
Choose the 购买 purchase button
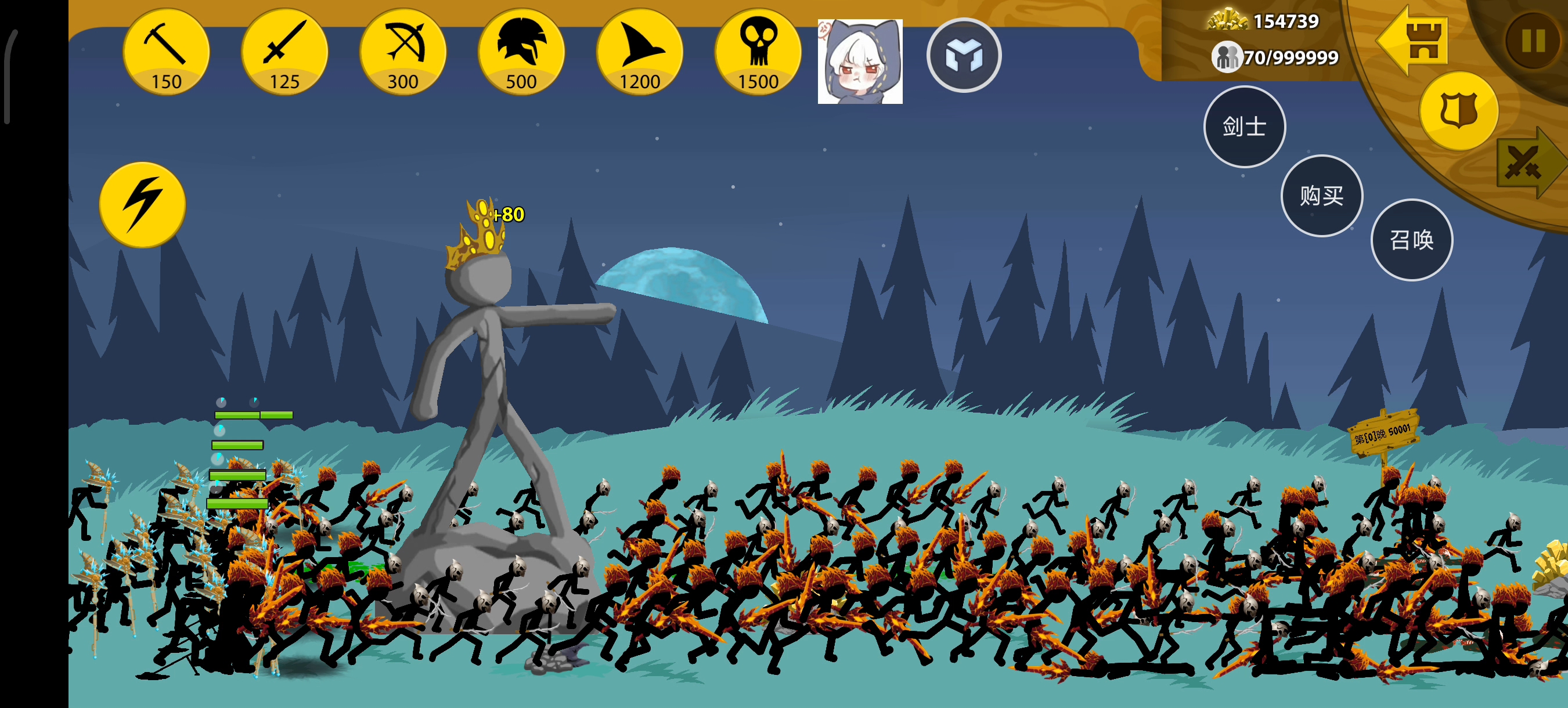pos(1321,195)
